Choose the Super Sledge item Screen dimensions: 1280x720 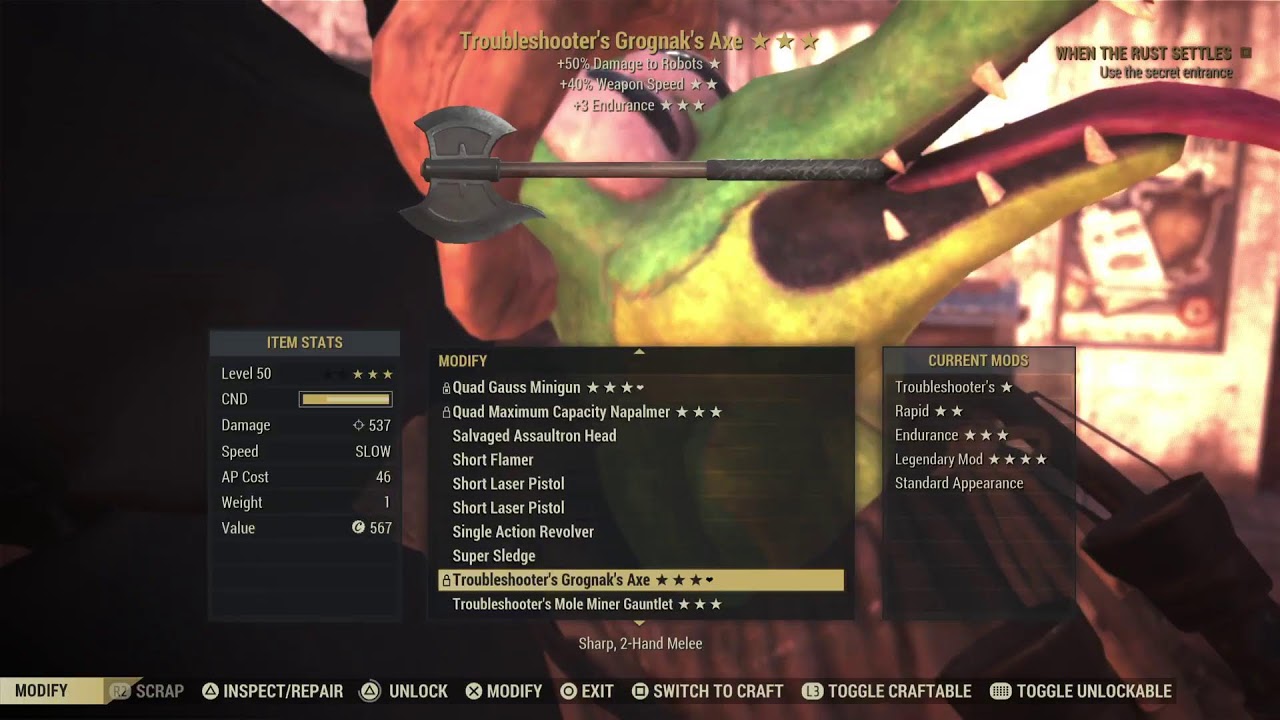point(494,556)
